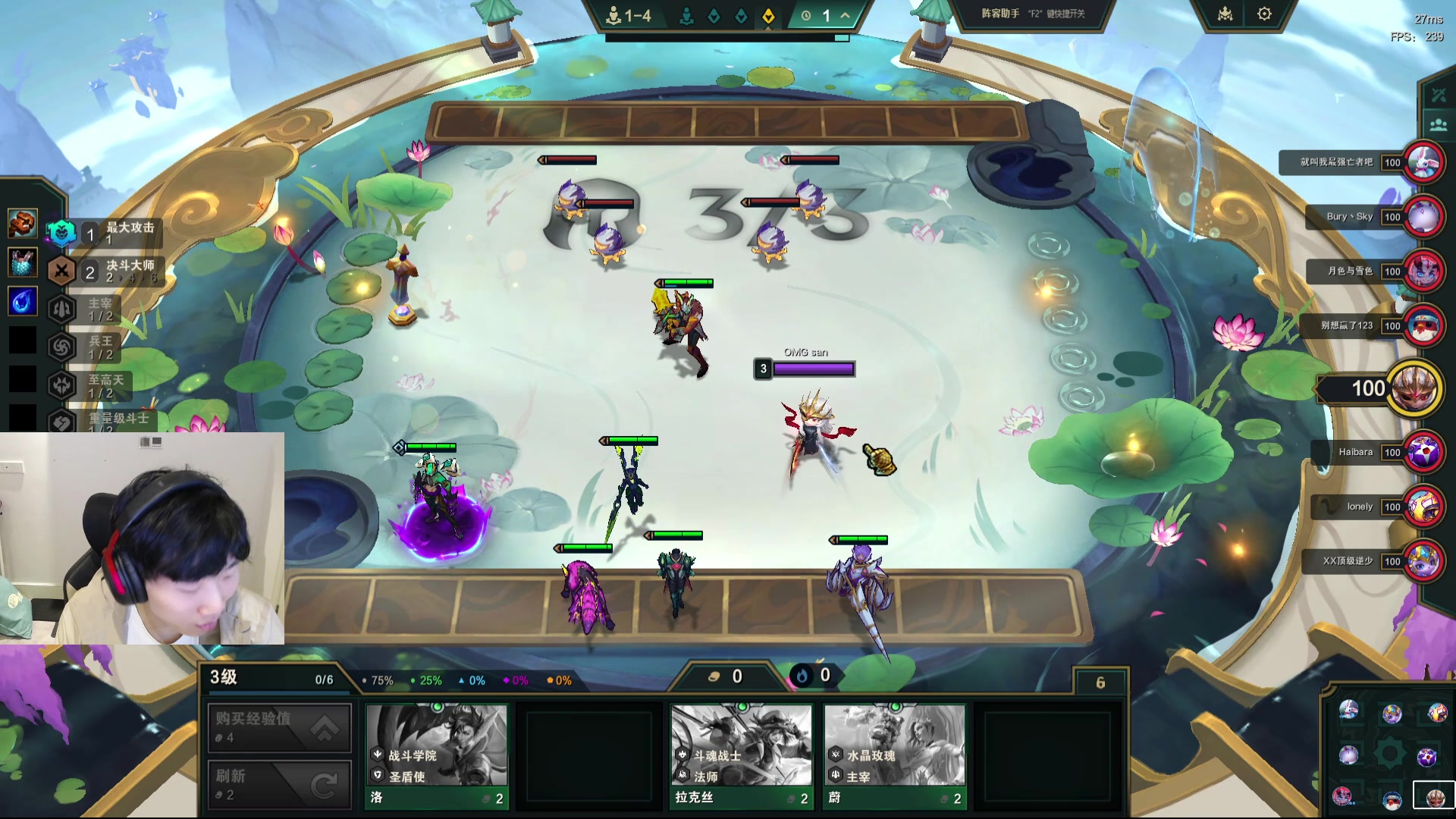Screen dimensions: 1456x819
Task: Select the 蔚 champion card
Action: [x=894, y=755]
